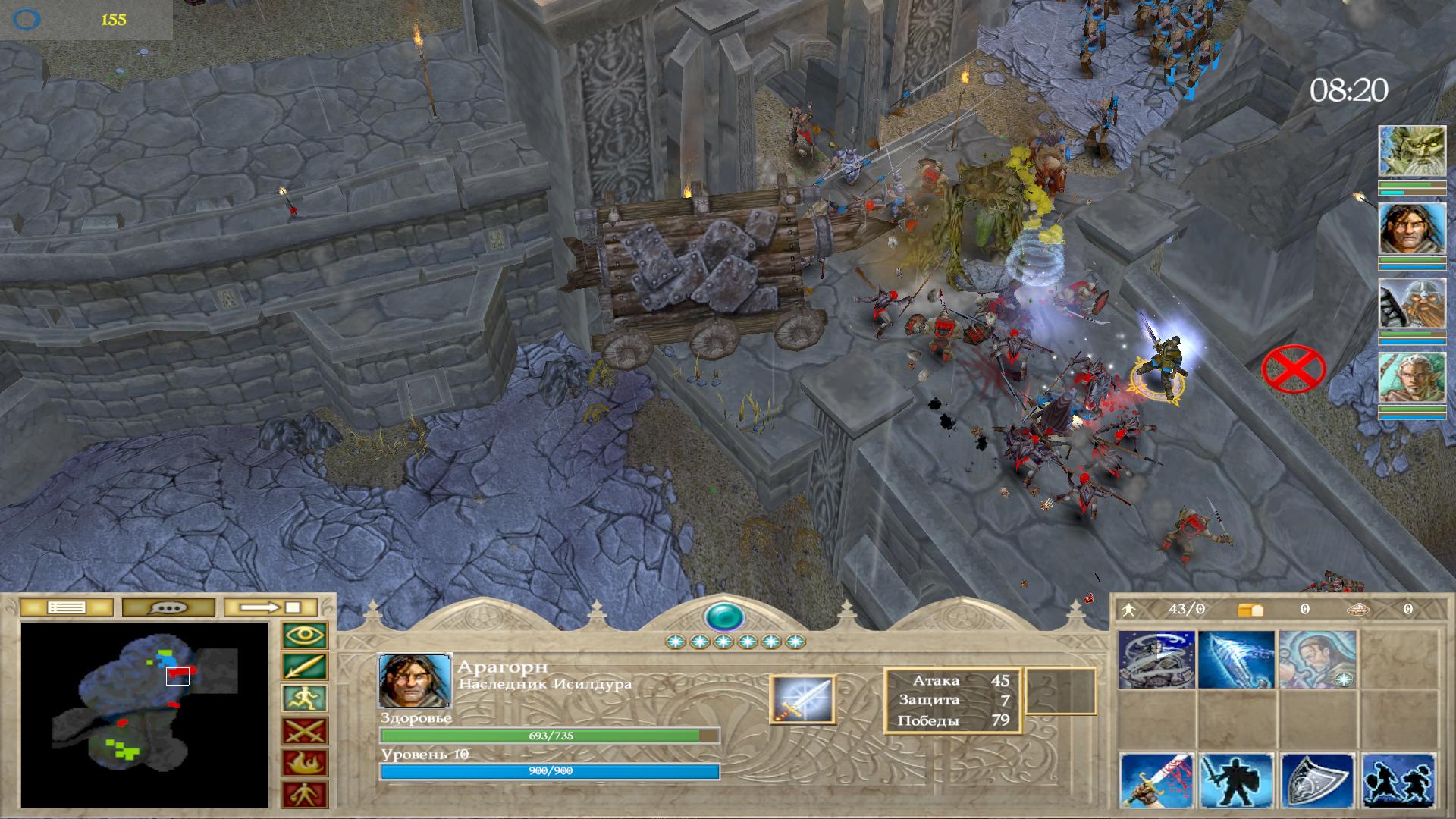
Task: Activate the running man movement mode
Action: pos(305,699)
